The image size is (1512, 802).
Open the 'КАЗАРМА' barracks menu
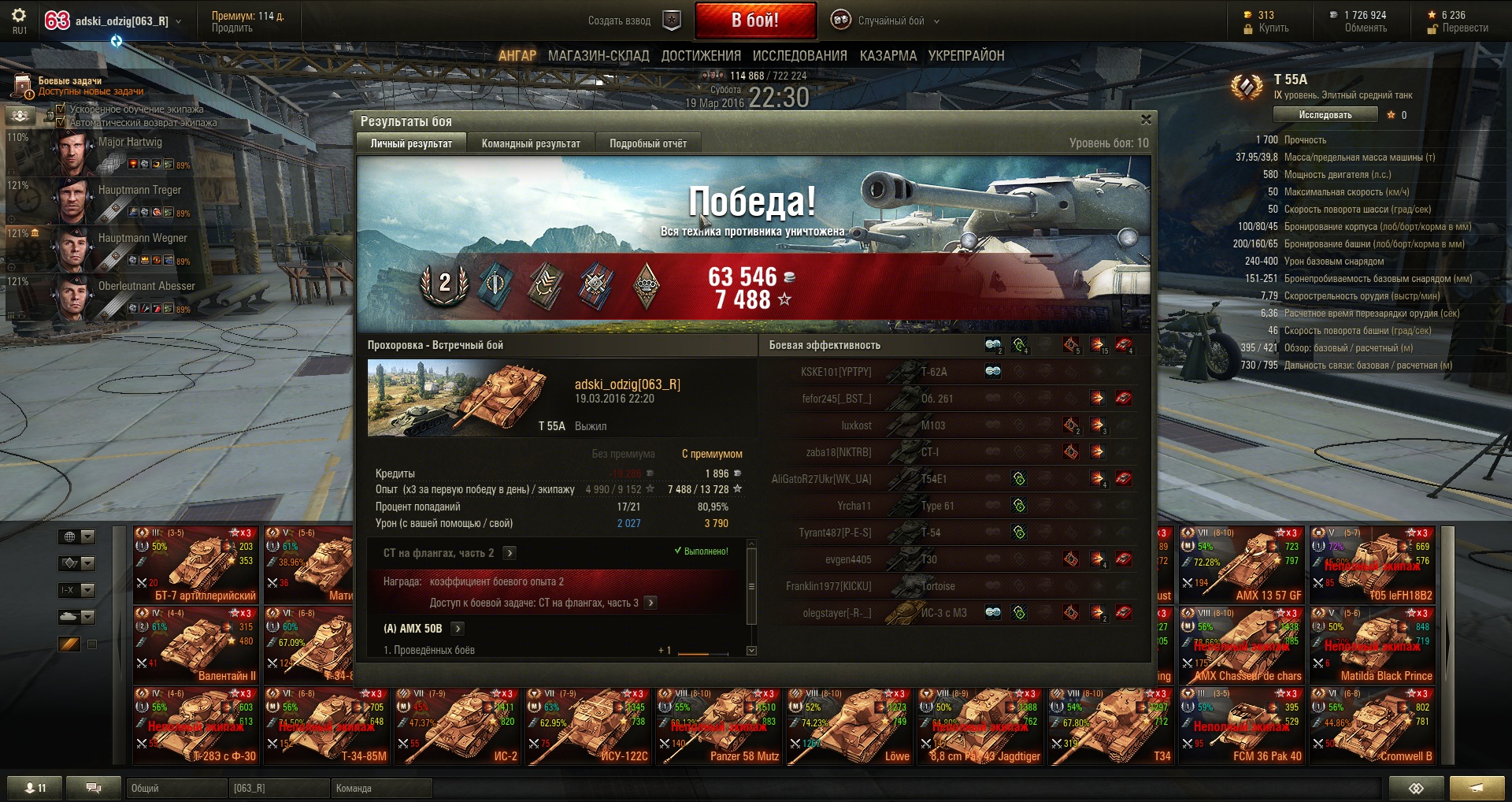(888, 56)
